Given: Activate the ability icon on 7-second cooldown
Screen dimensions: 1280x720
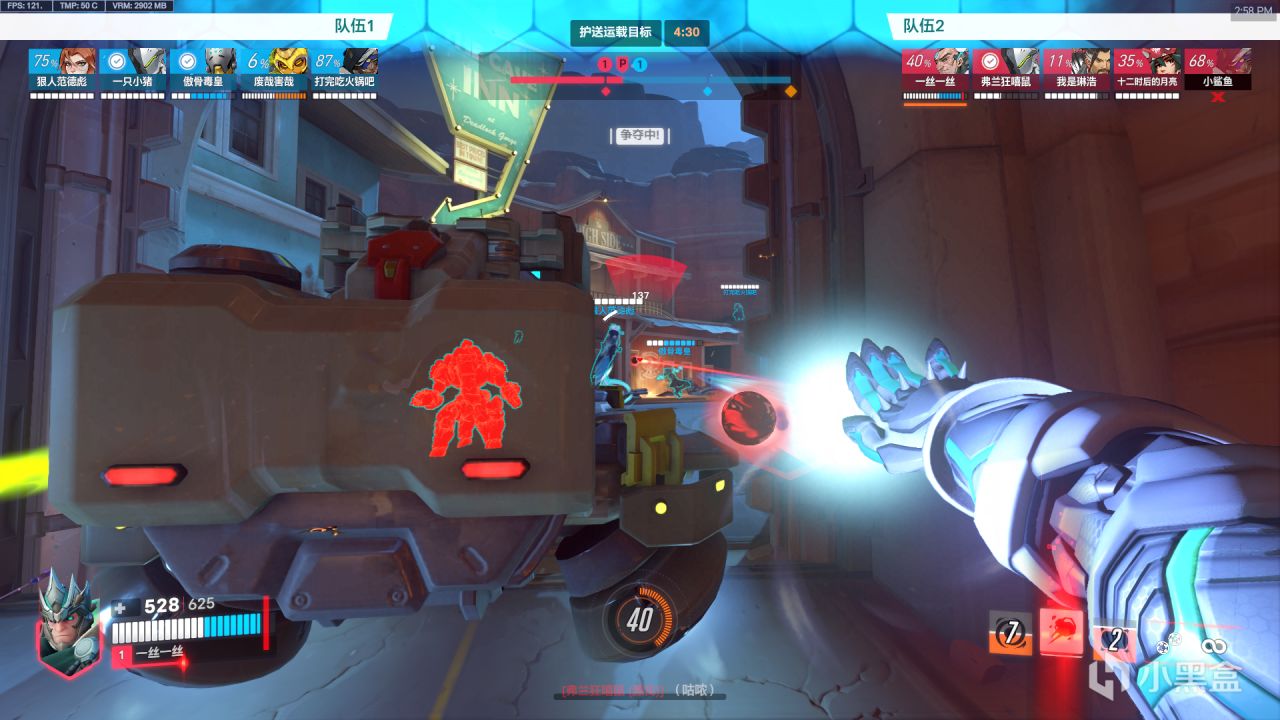Looking at the screenshot, I should [1011, 634].
